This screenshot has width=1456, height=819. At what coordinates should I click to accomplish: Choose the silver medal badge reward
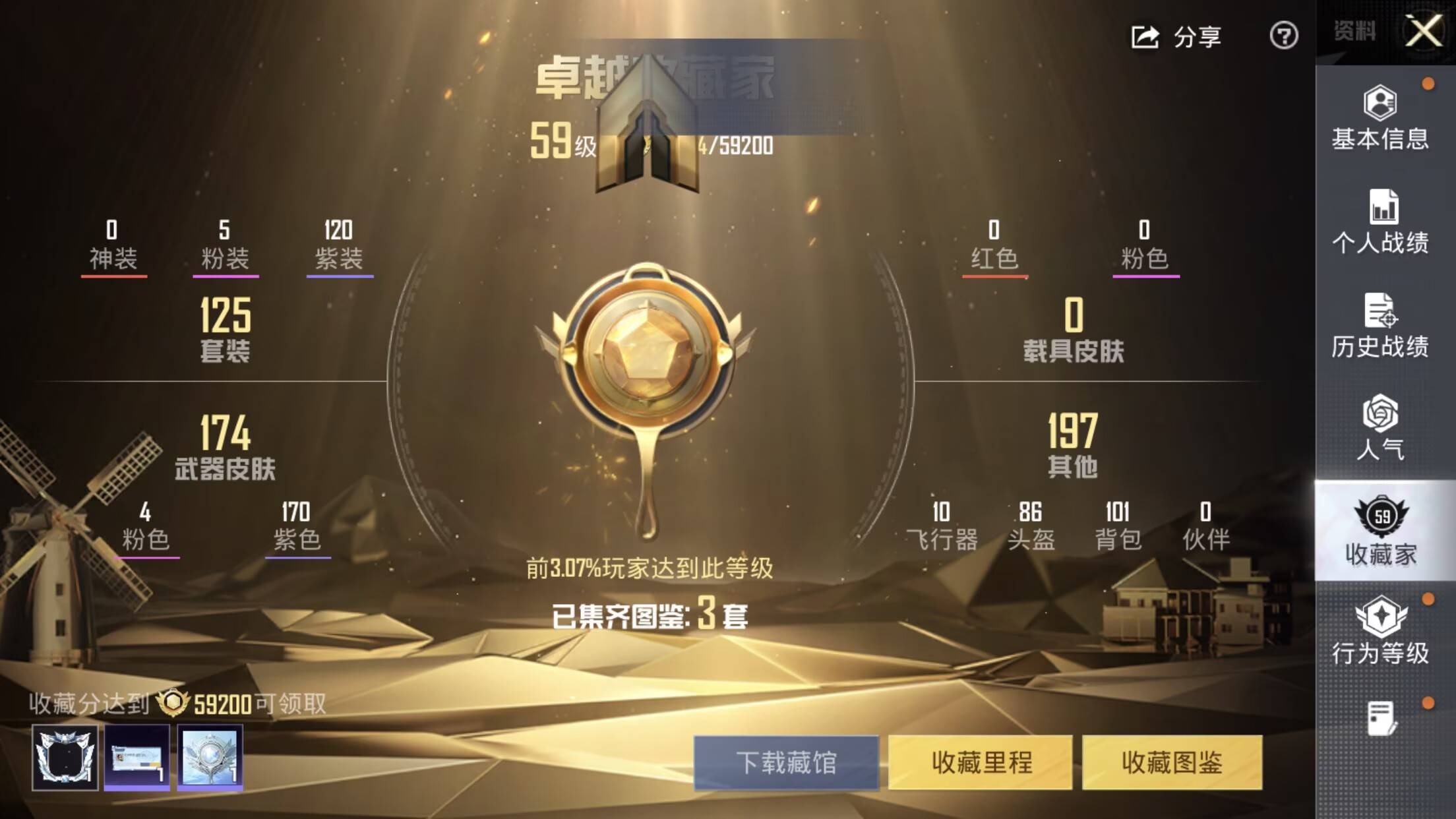[210, 758]
